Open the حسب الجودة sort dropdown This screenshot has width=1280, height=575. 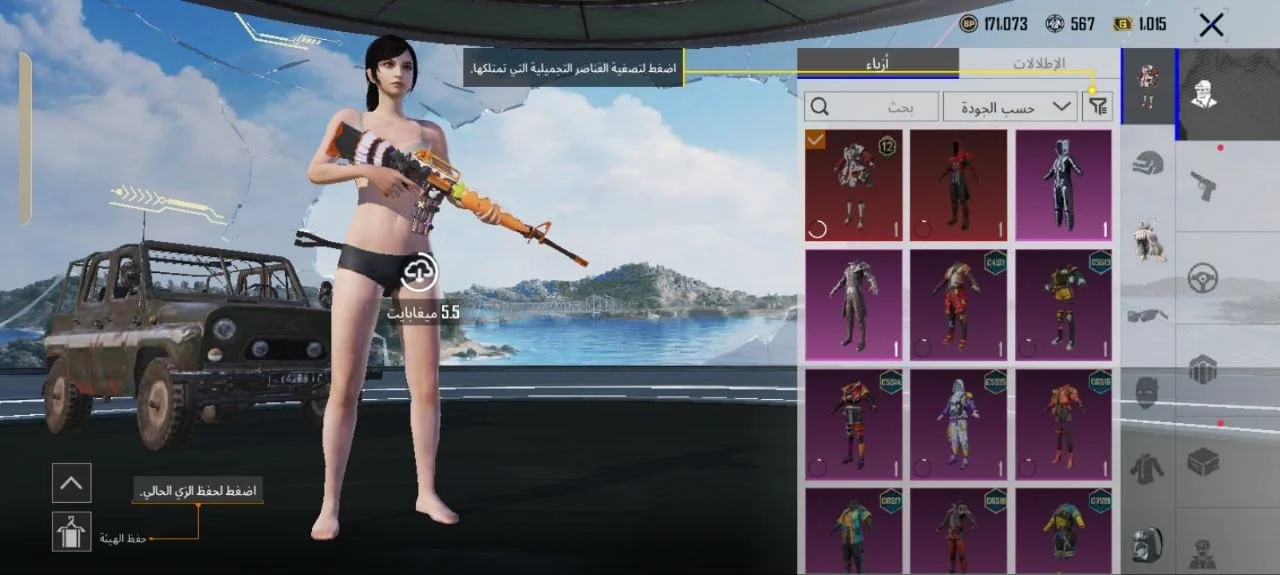click(x=1010, y=106)
